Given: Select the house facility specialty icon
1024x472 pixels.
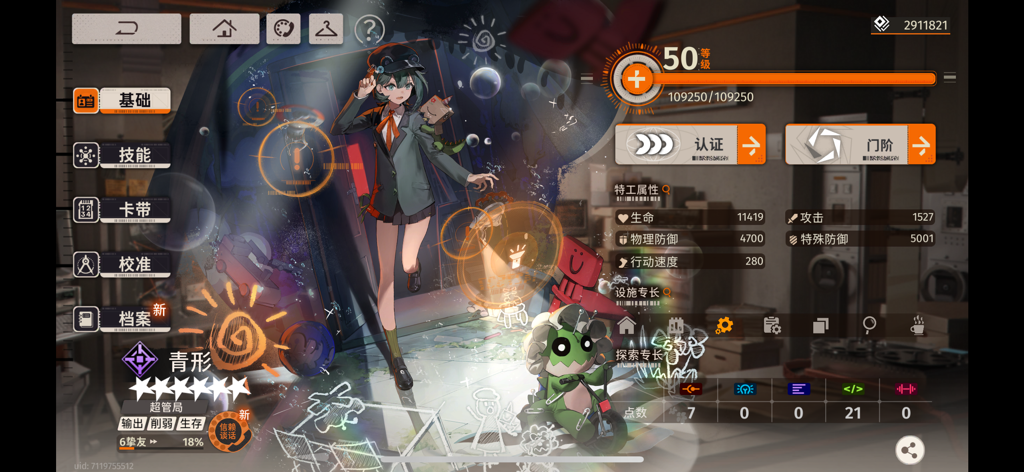Looking at the screenshot, I should coord(627,325).
